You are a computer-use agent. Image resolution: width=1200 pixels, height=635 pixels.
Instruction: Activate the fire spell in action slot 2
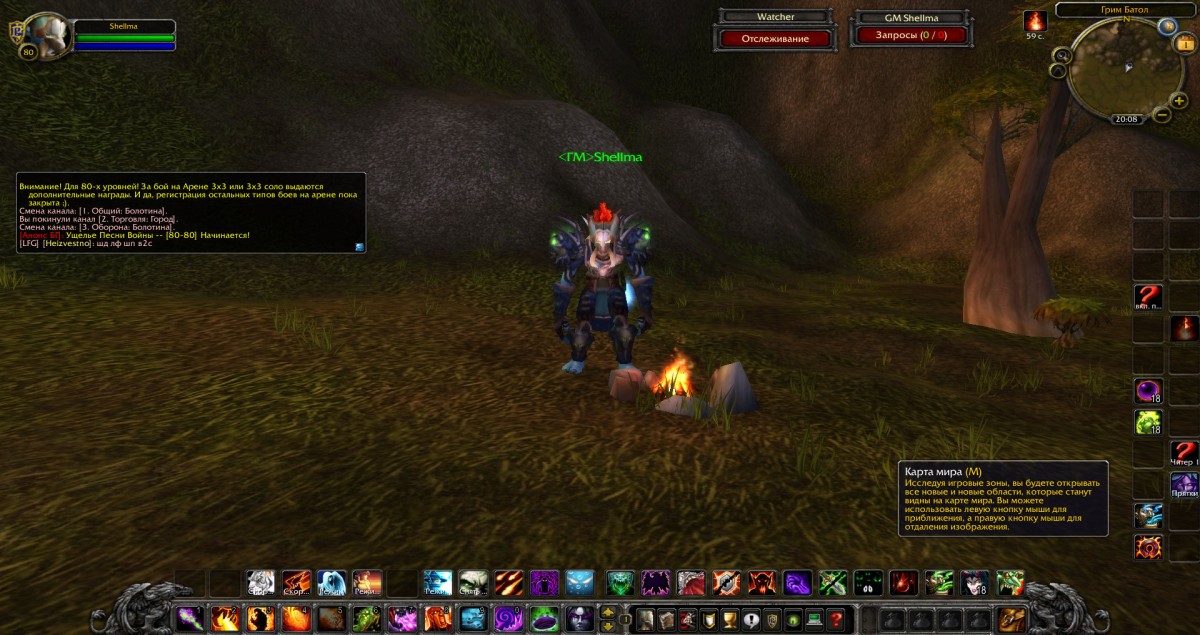pos(224,619)
